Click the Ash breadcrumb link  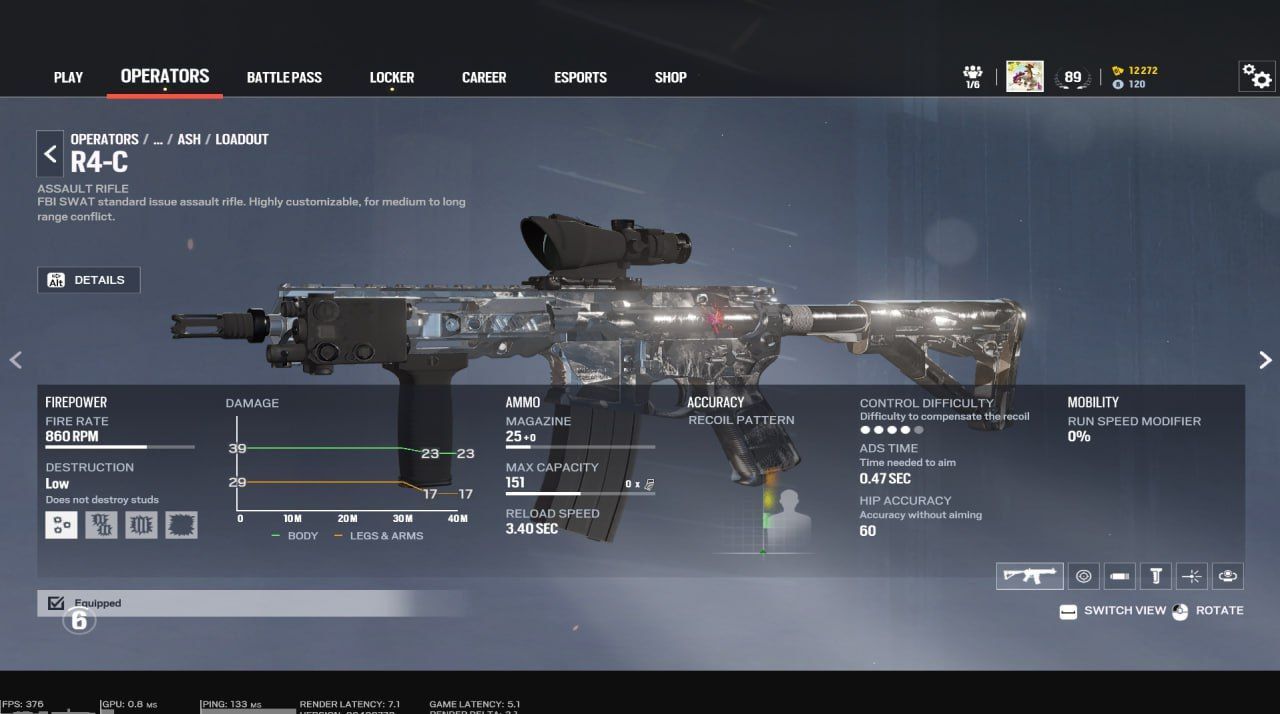point(189,139)
